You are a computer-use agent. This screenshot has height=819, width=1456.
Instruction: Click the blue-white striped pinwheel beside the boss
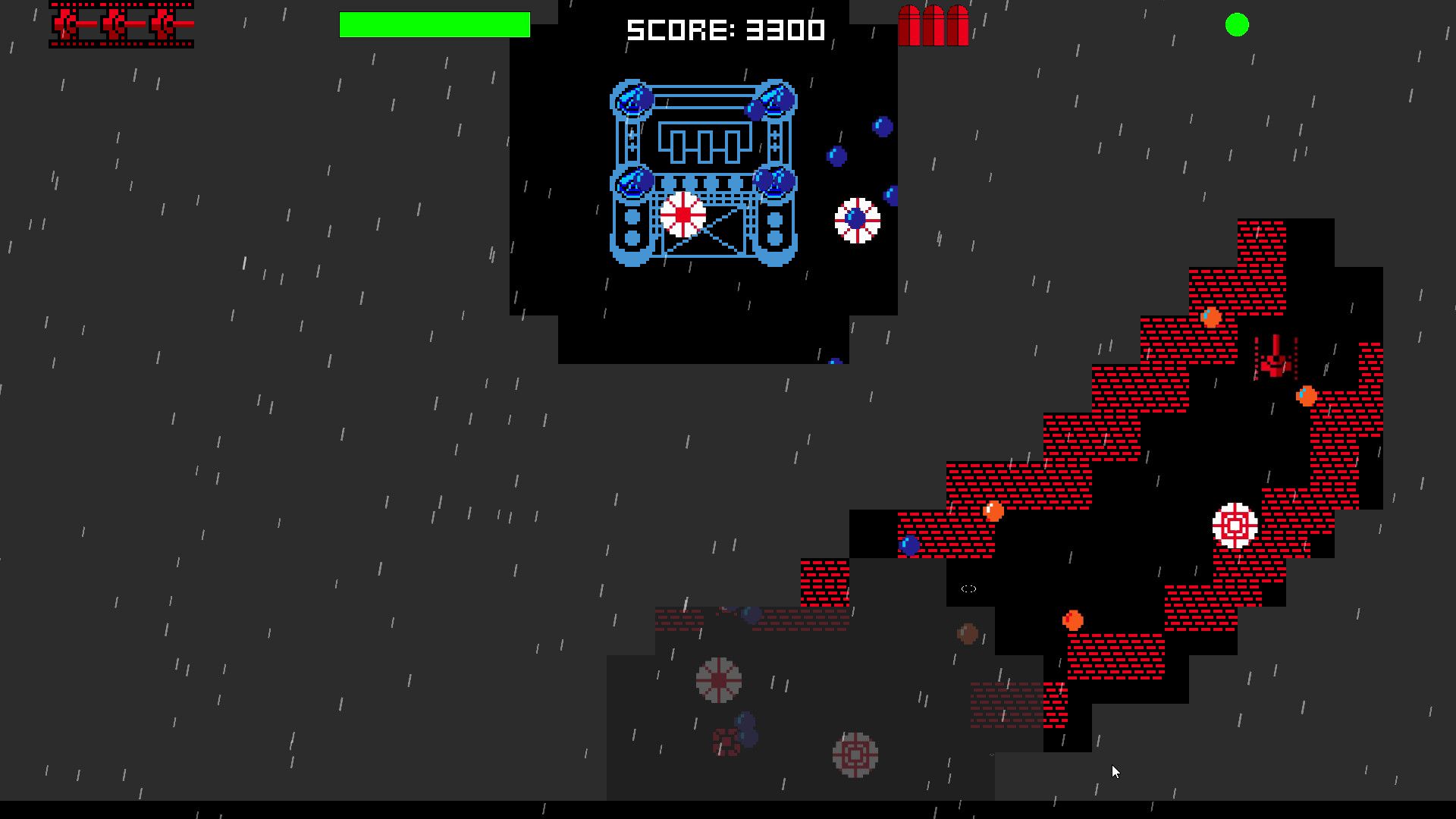point(857,219)
